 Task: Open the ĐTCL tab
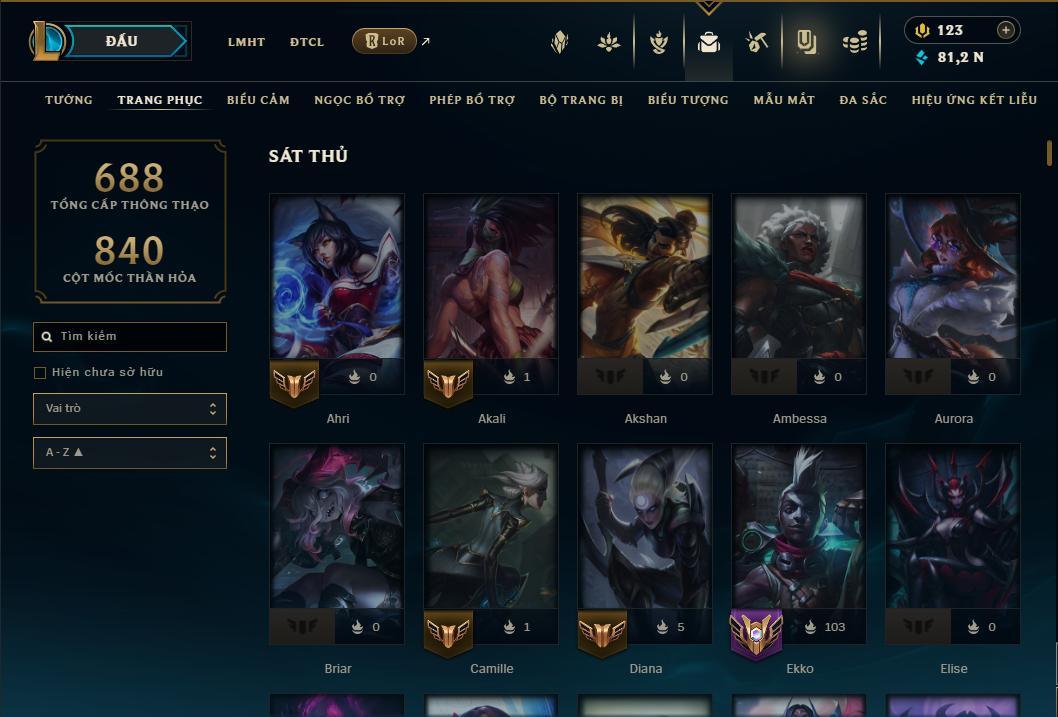307,42
